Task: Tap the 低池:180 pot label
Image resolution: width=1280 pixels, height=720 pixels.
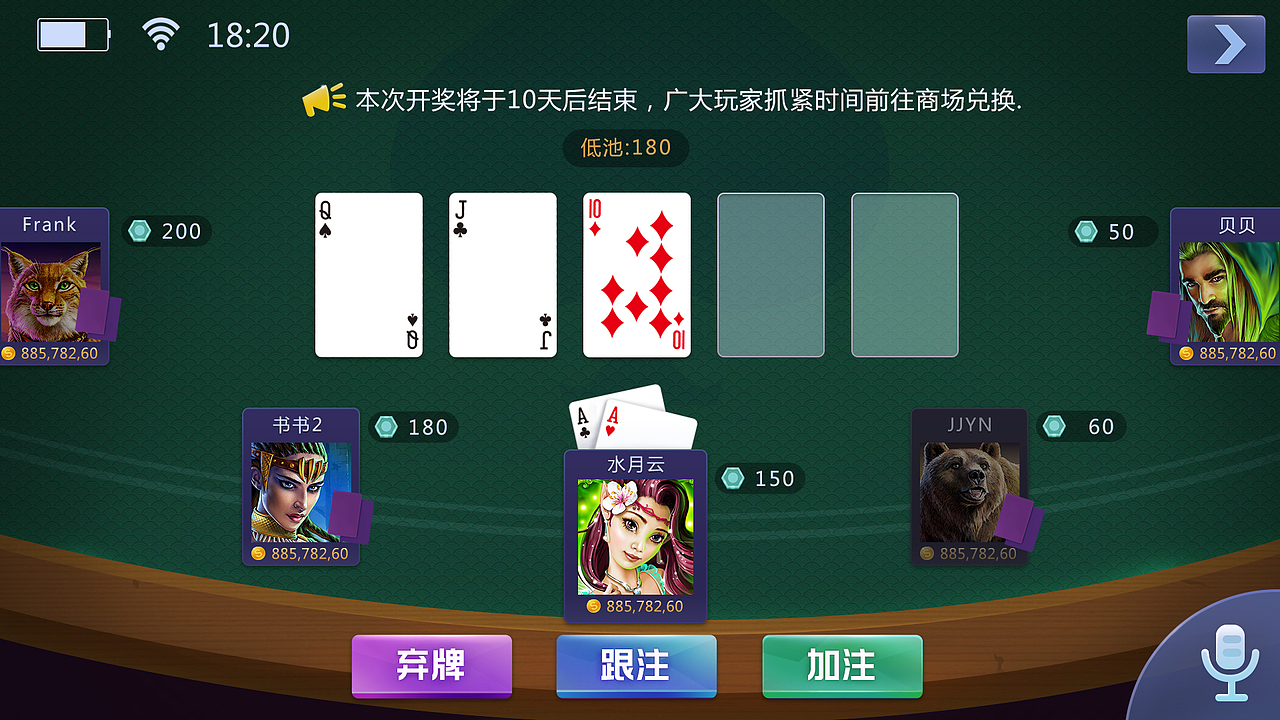Action: click(626, 148)
